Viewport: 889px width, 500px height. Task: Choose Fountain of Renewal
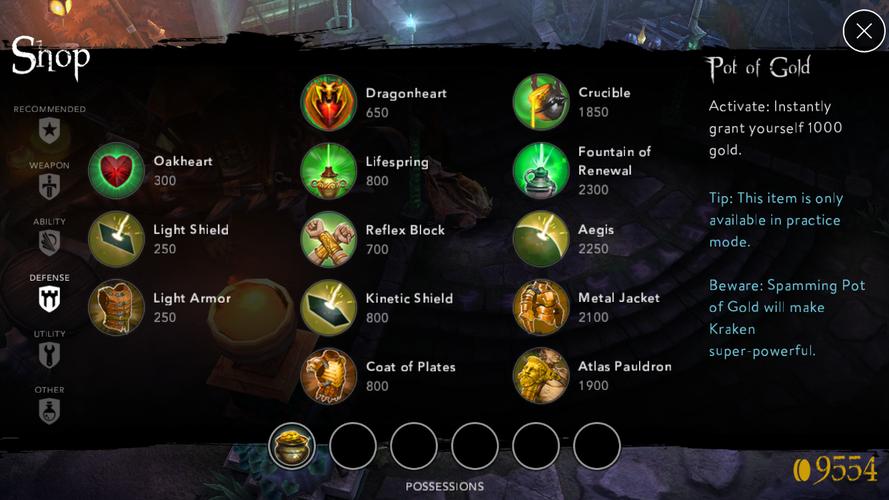pos(541,171)
